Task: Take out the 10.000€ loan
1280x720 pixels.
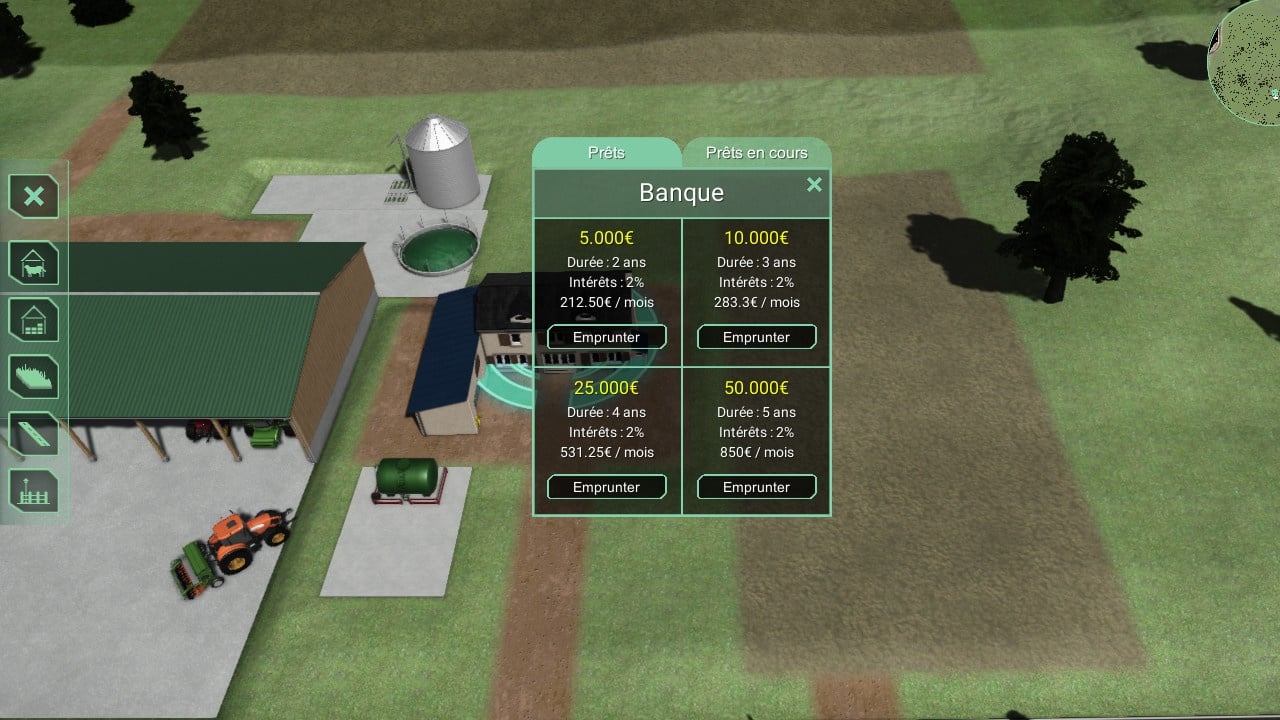Action: [756, 337]
